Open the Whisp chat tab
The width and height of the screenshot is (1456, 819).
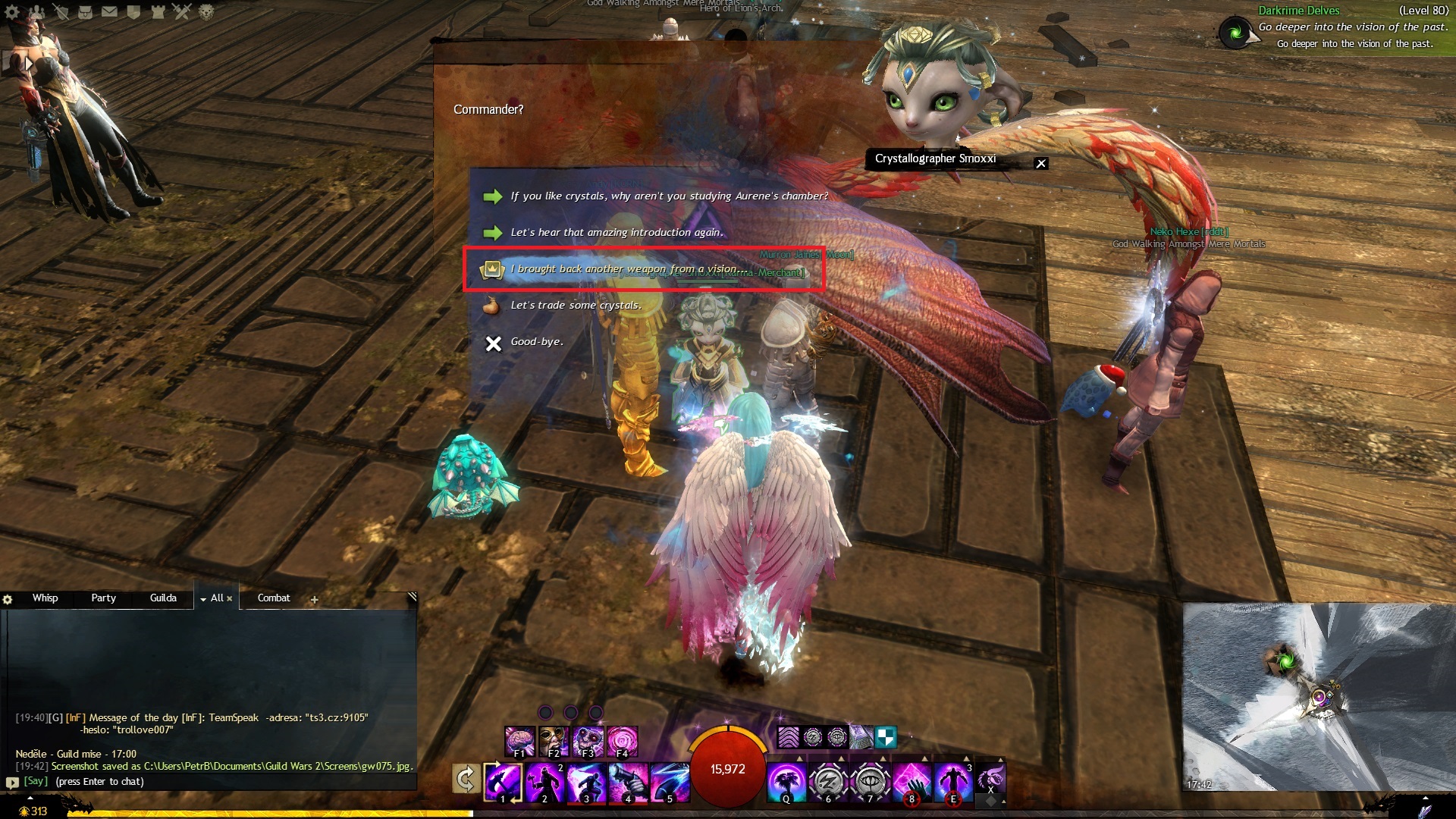click(45, 598)
